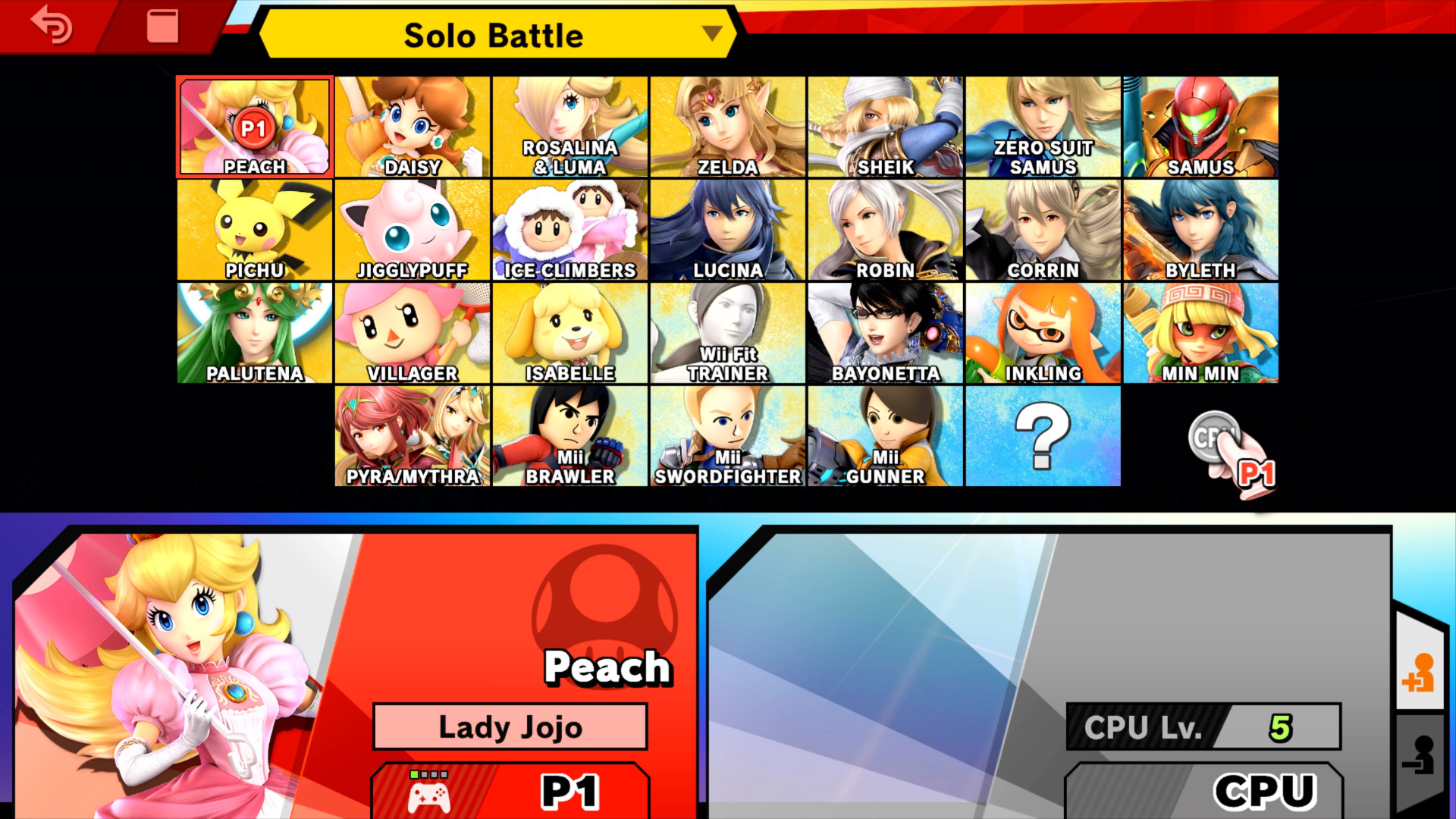Viewport: 1456px width, 819px height.
Task: Select Zelda's character portrait
Action: coord(727,126)
